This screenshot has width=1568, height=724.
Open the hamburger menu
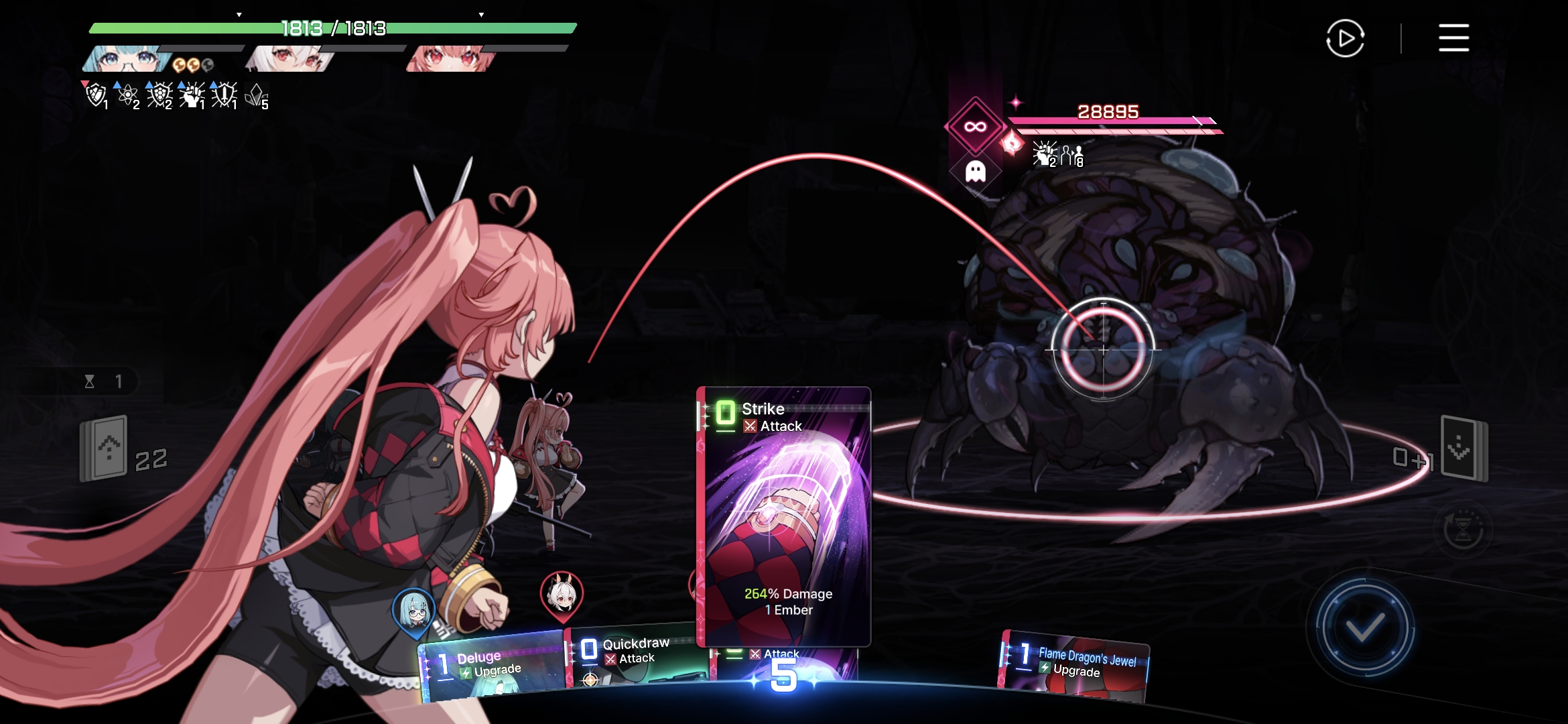[x=1453, y=38]
